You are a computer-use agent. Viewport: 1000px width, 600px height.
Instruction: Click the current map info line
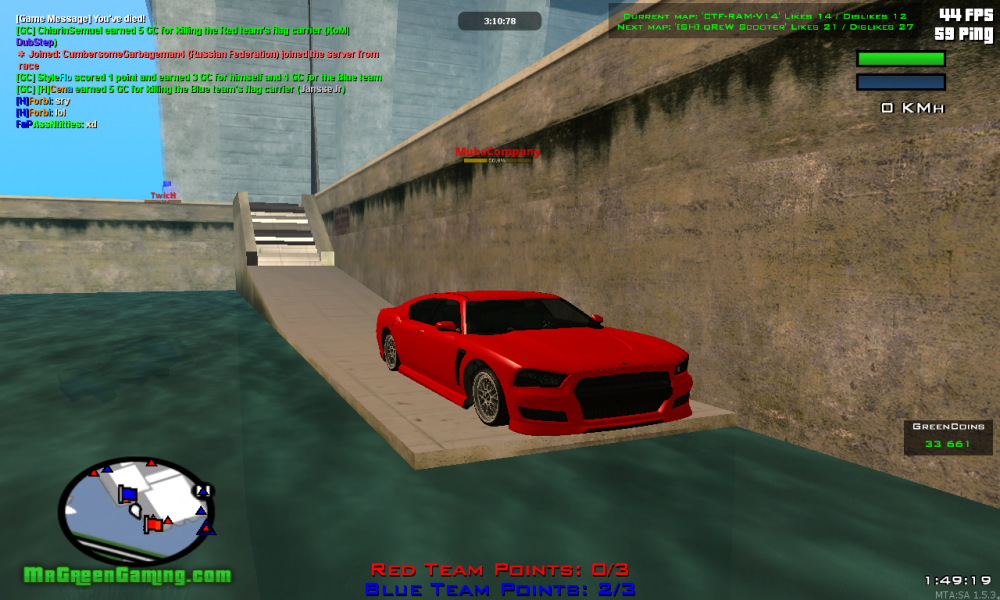765,16
